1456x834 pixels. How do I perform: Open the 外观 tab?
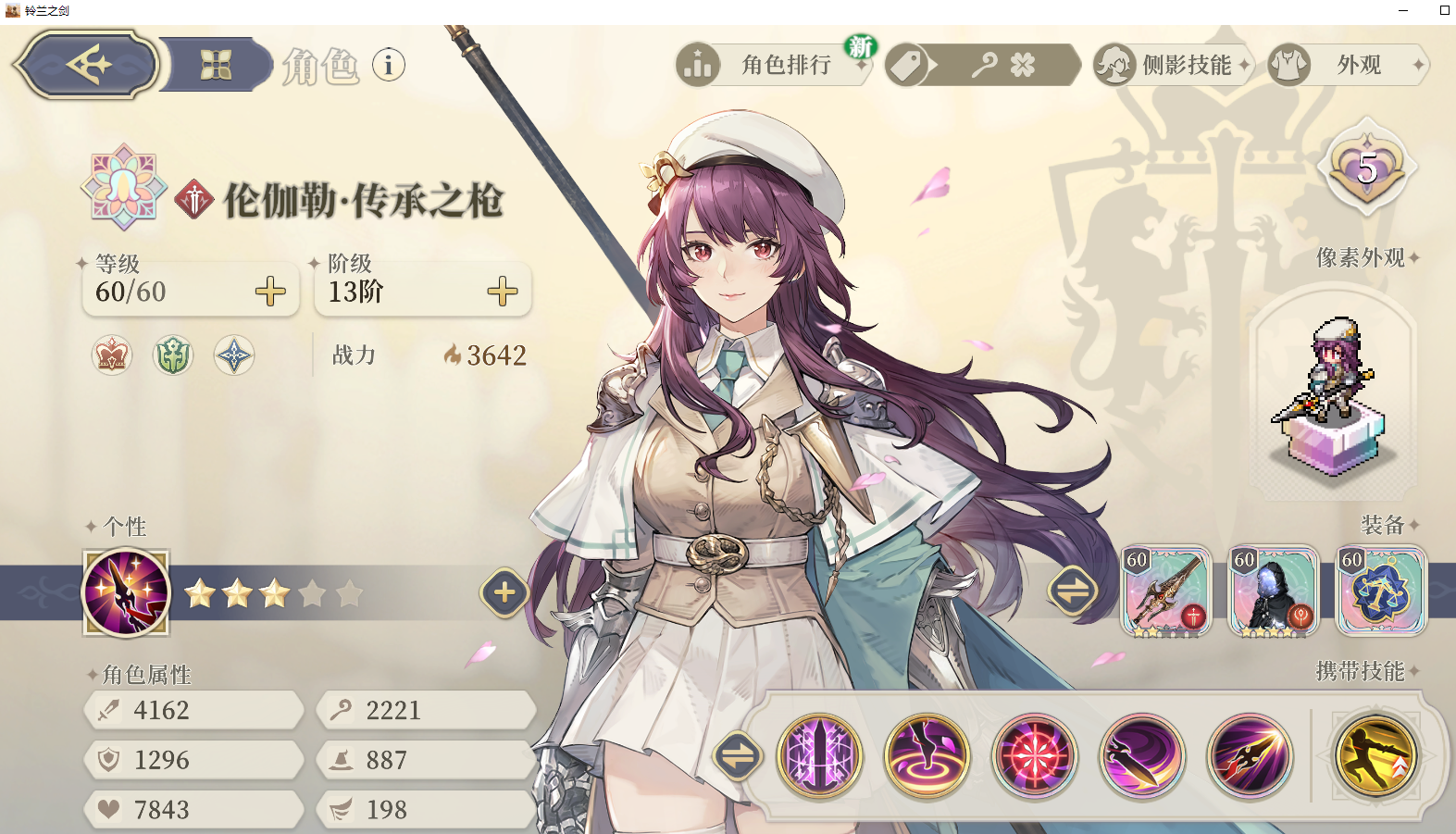(x=1359, y=65)
